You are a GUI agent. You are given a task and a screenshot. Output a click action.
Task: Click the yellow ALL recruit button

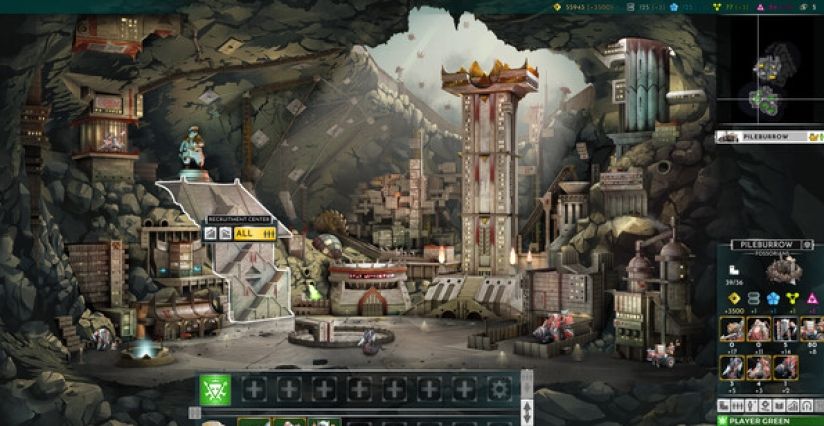[x=254, y=233]
